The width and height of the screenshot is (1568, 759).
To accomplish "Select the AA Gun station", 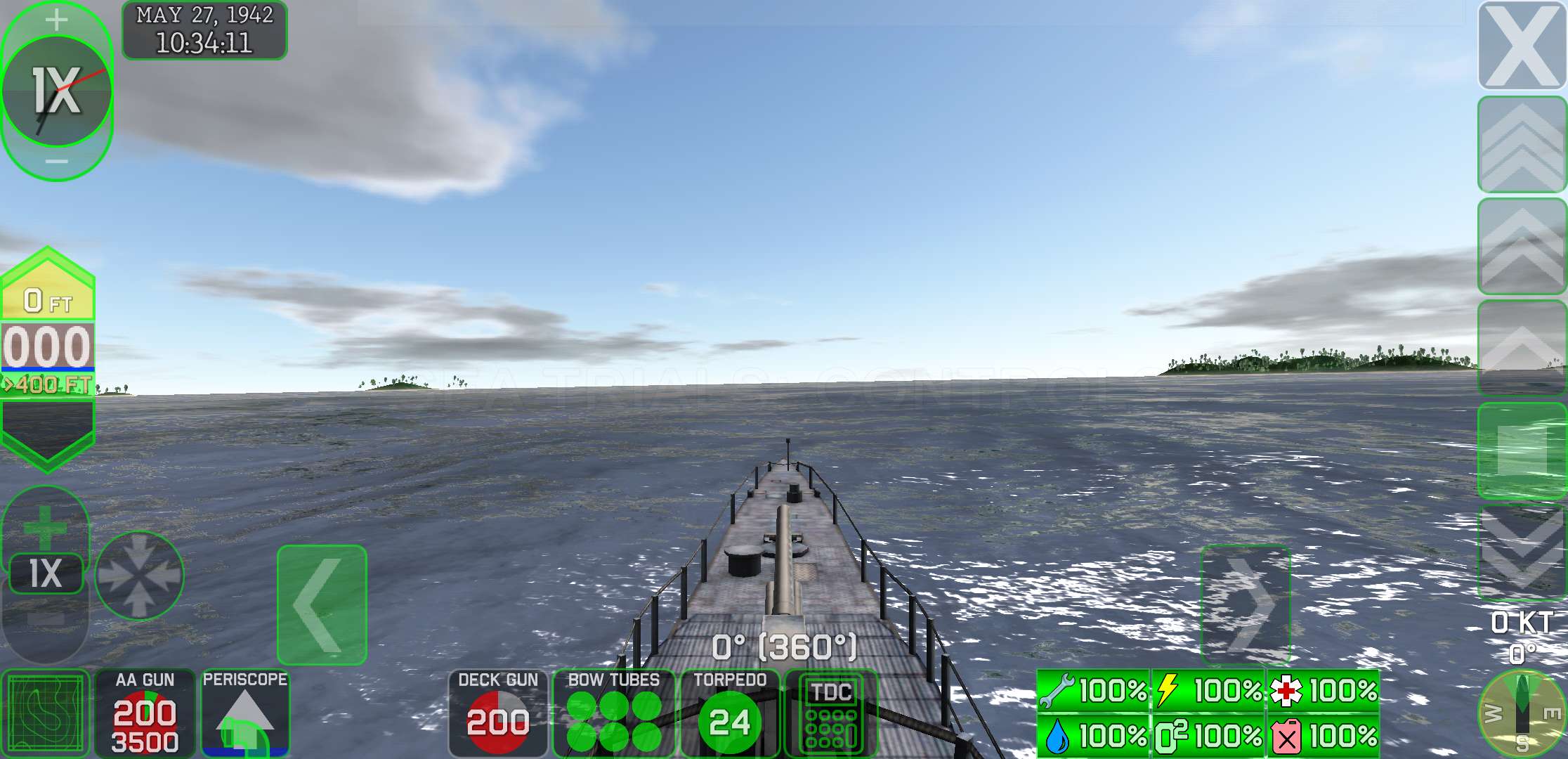I will pos(145,713).
